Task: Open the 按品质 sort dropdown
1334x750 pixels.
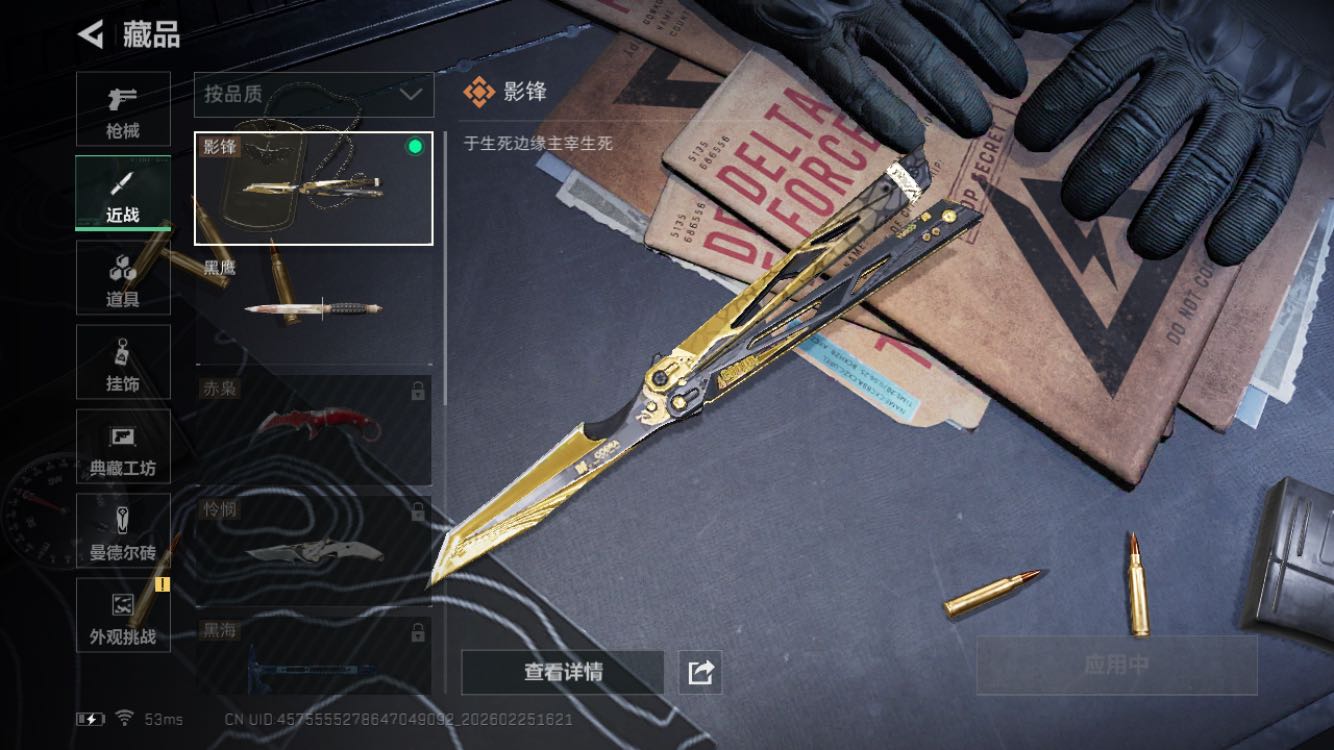Action: click(x=313, y=94)
